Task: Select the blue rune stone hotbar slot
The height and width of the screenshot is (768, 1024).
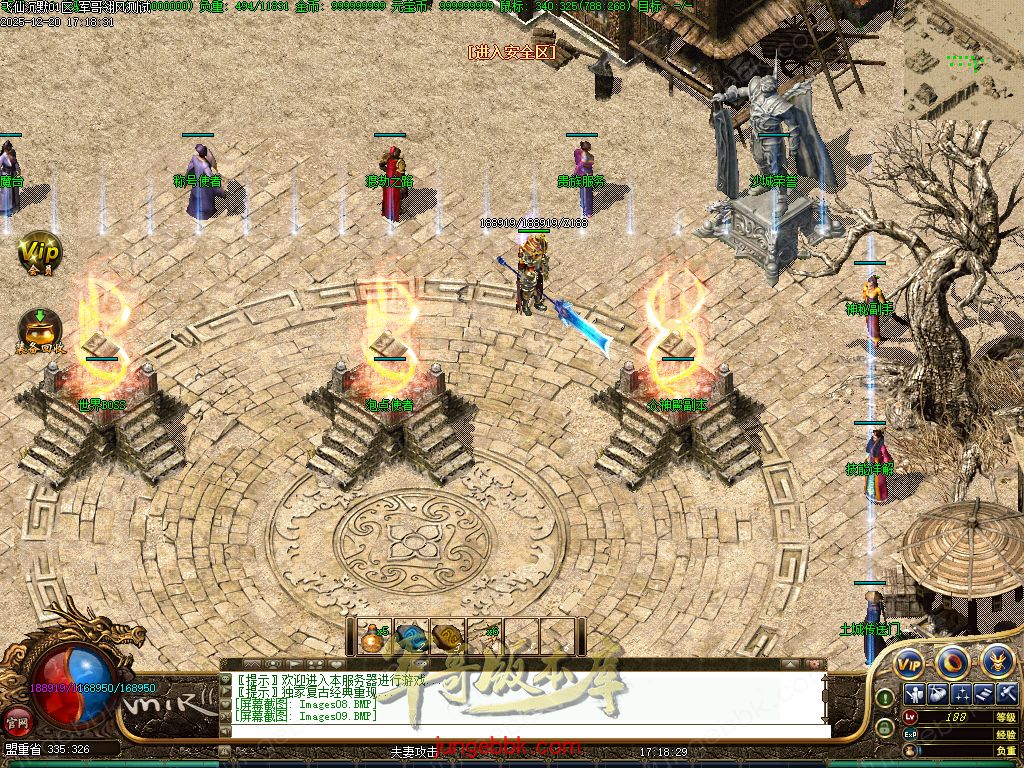Action: coord(410,636)
